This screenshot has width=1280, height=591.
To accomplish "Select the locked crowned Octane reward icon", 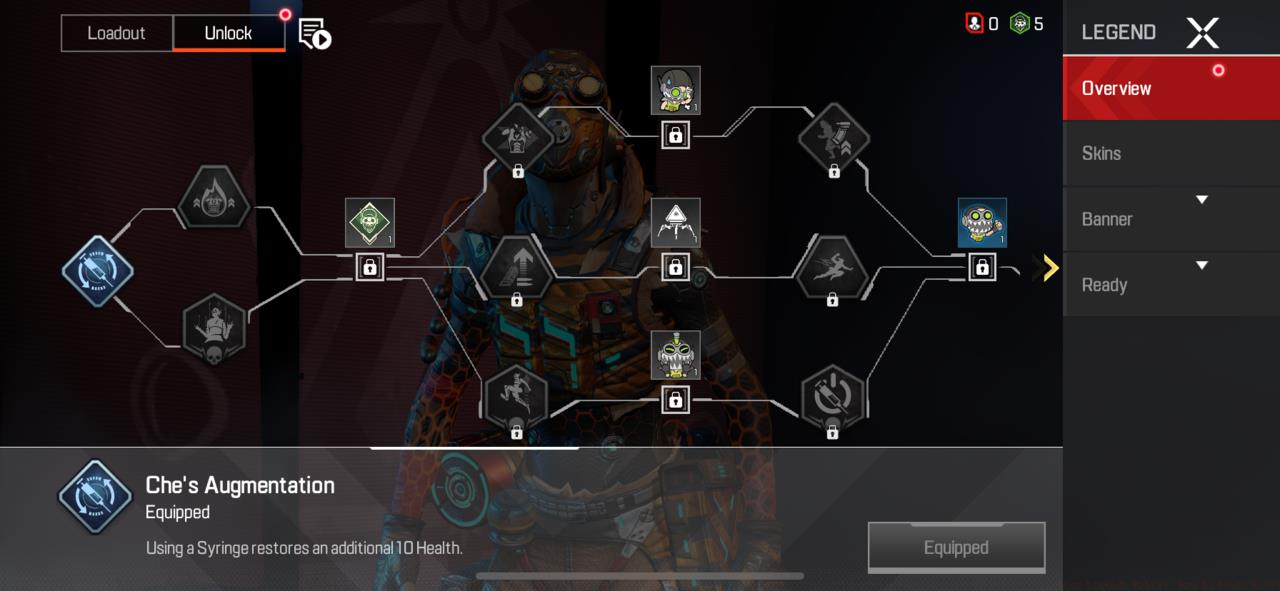I will [x=675, y=355].
